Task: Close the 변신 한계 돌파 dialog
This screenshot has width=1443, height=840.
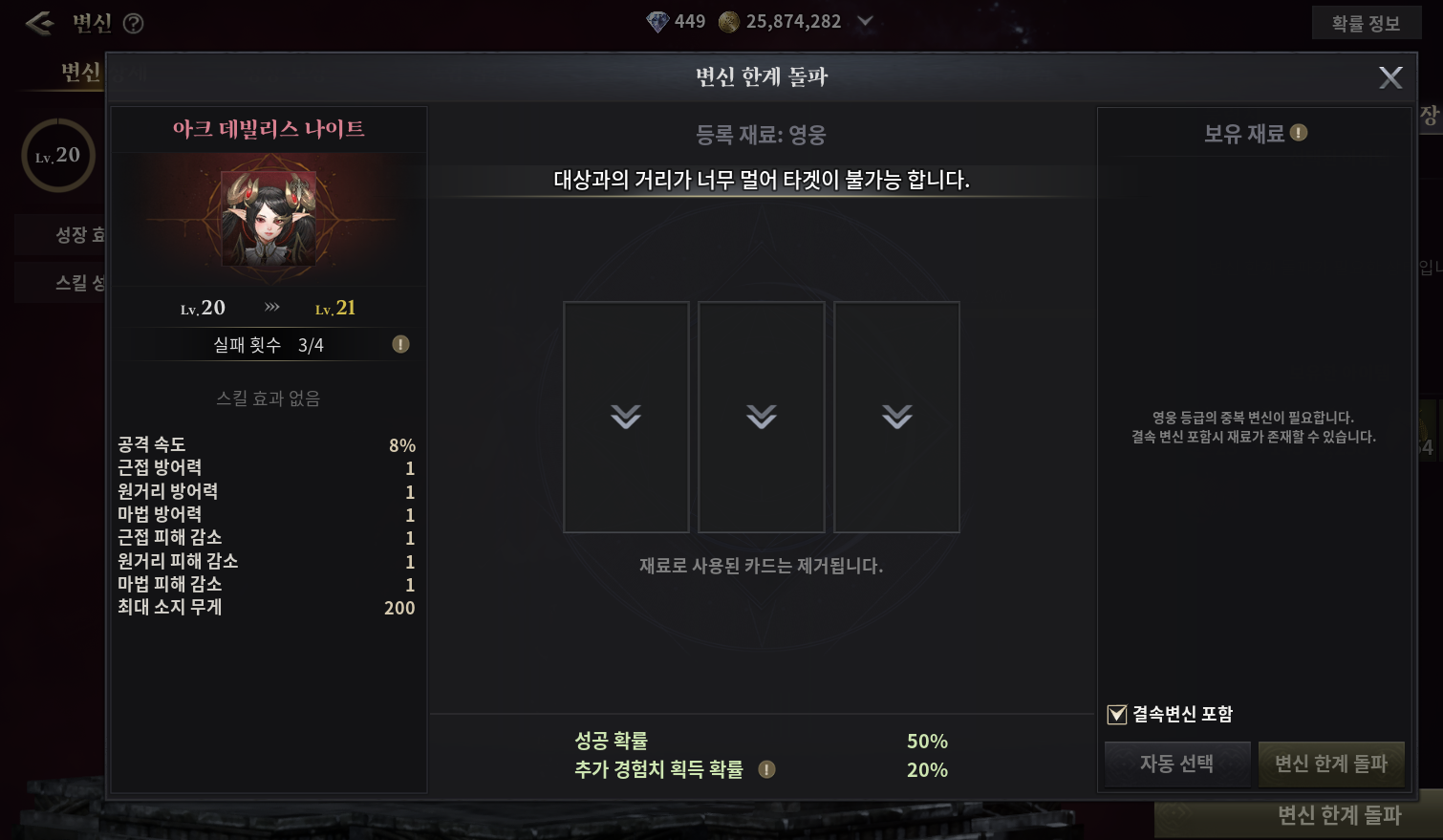Action: [1390, 77]
